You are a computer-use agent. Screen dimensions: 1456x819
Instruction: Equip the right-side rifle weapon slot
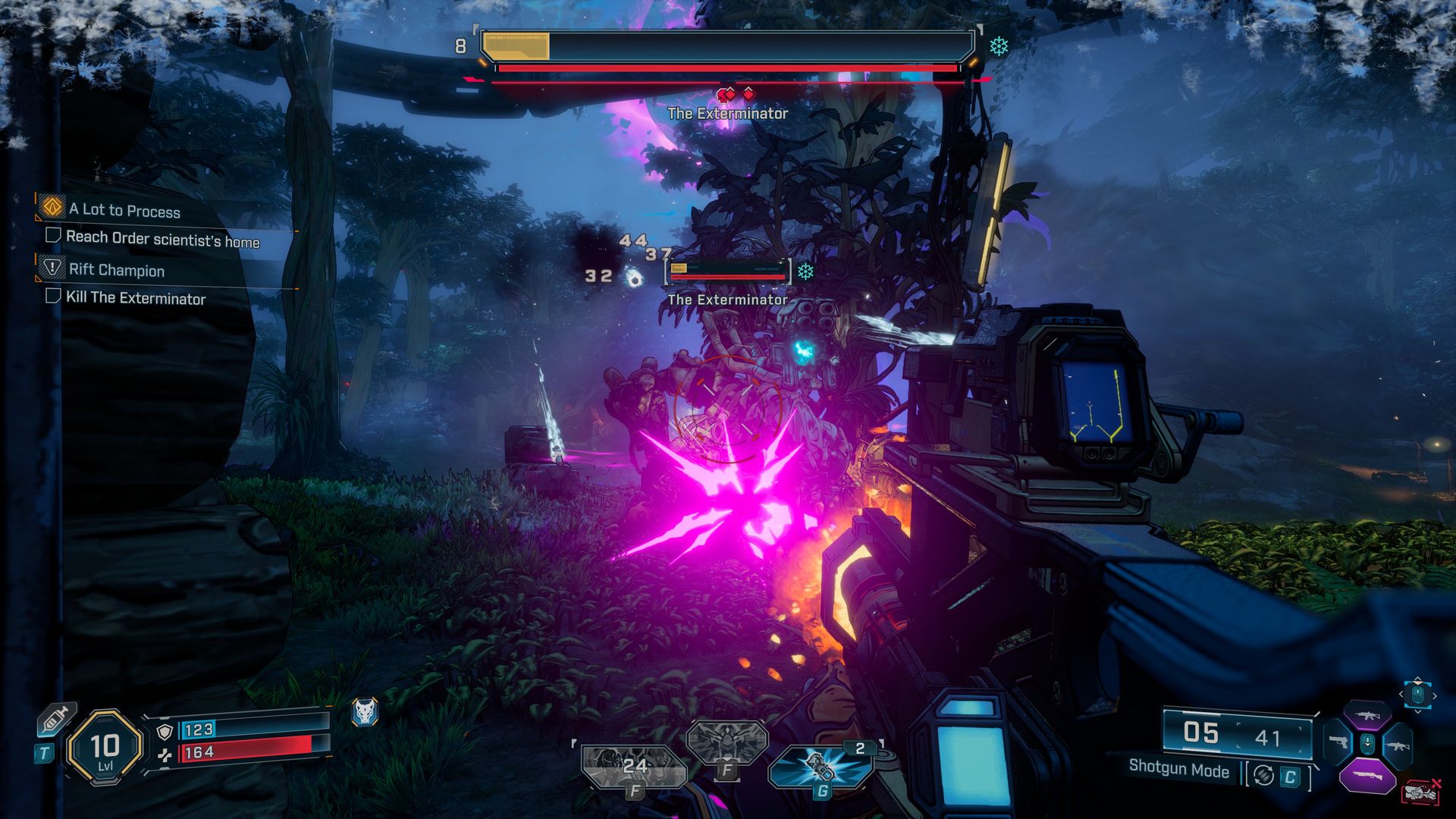point(1397,744)
